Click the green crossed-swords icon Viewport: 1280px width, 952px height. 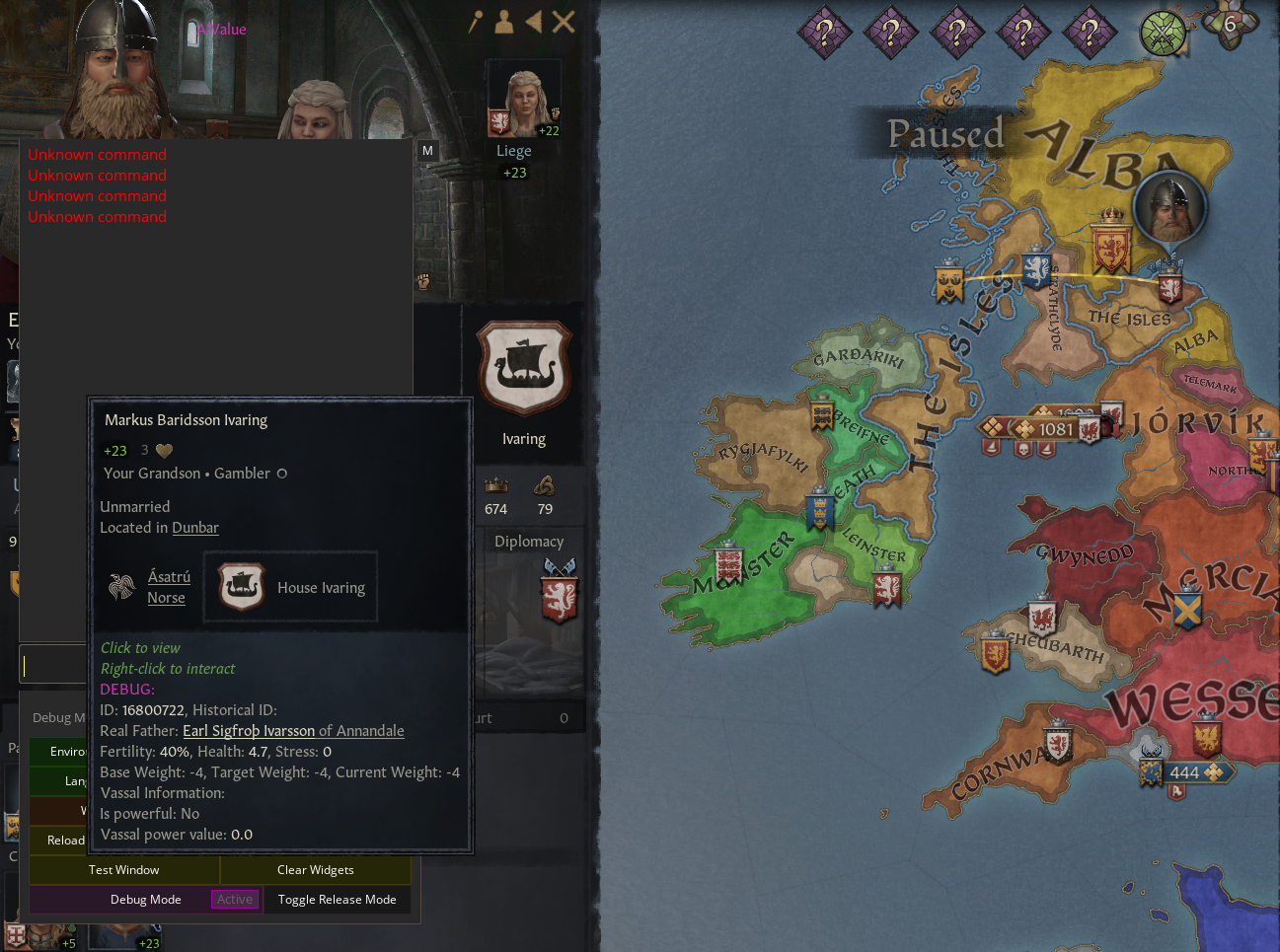tap(1163, 34)
